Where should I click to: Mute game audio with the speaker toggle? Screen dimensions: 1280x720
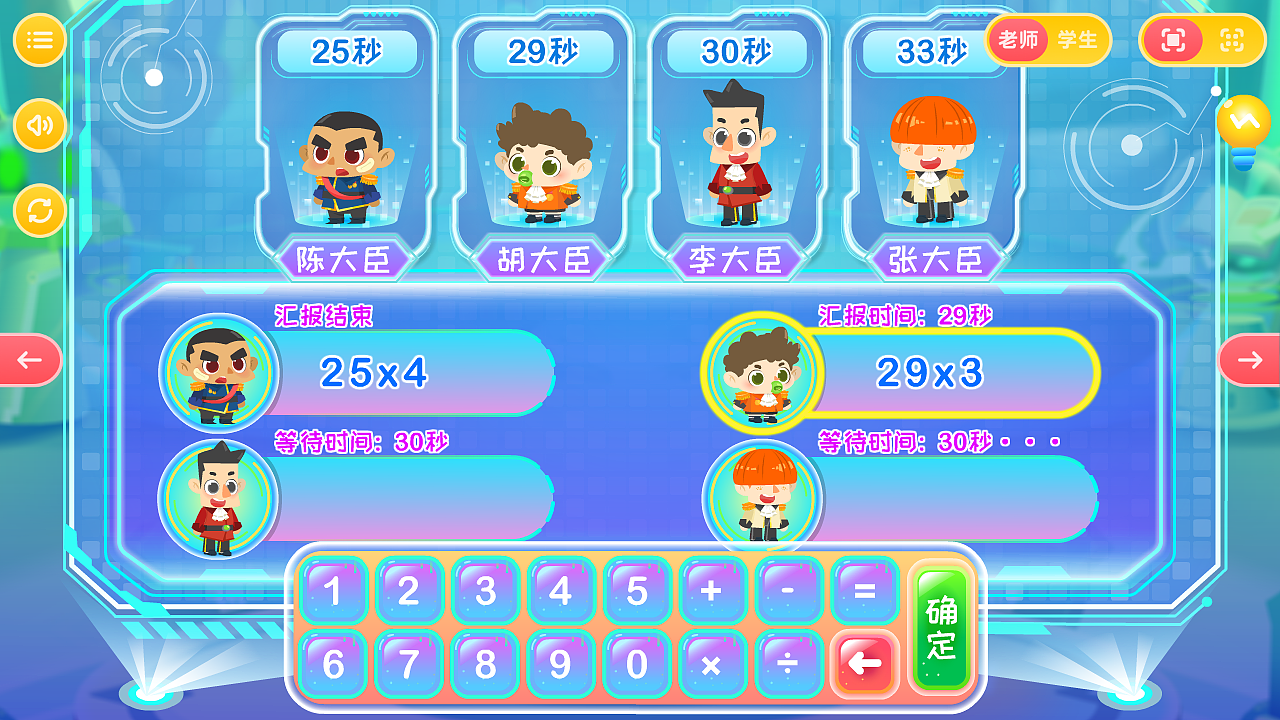click(x=40, y=125)
